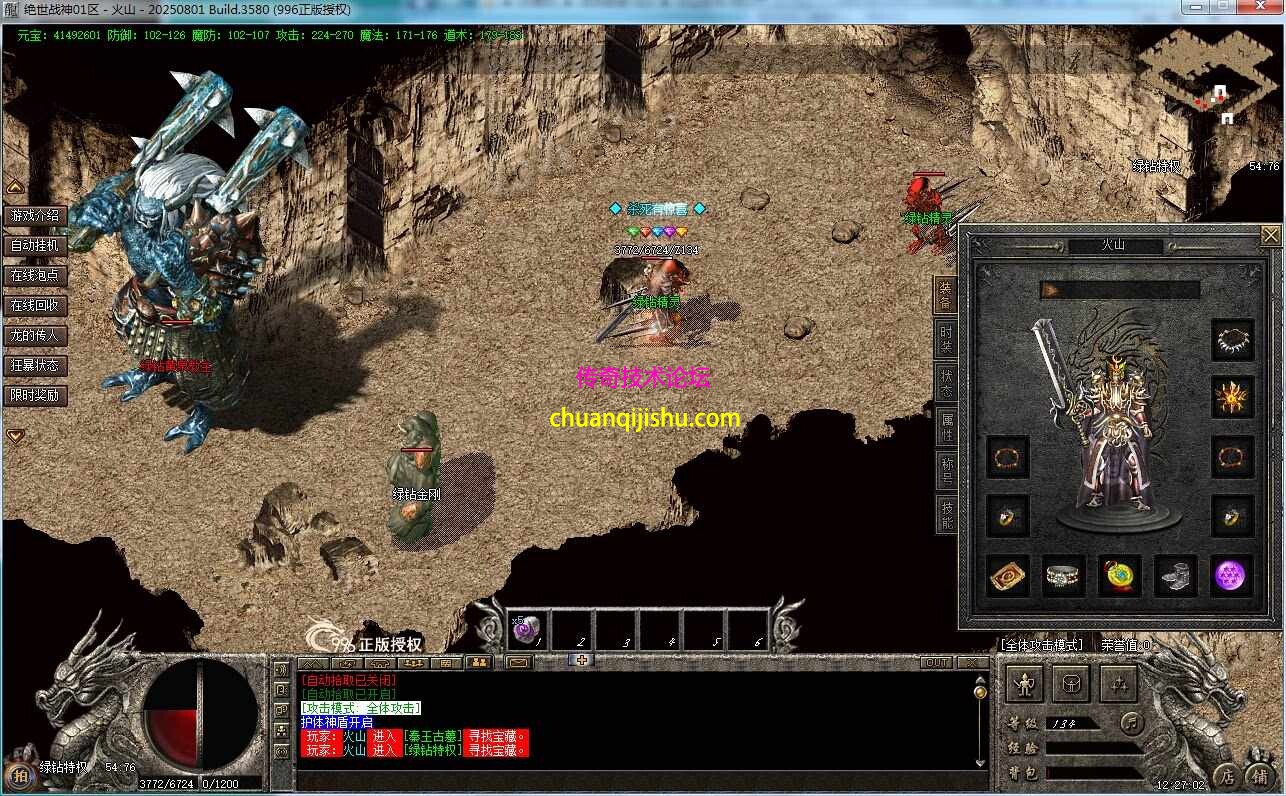Click the plus icon beside the quickslot bar
Screen dimensions: 1286x796
coord(582,662)
